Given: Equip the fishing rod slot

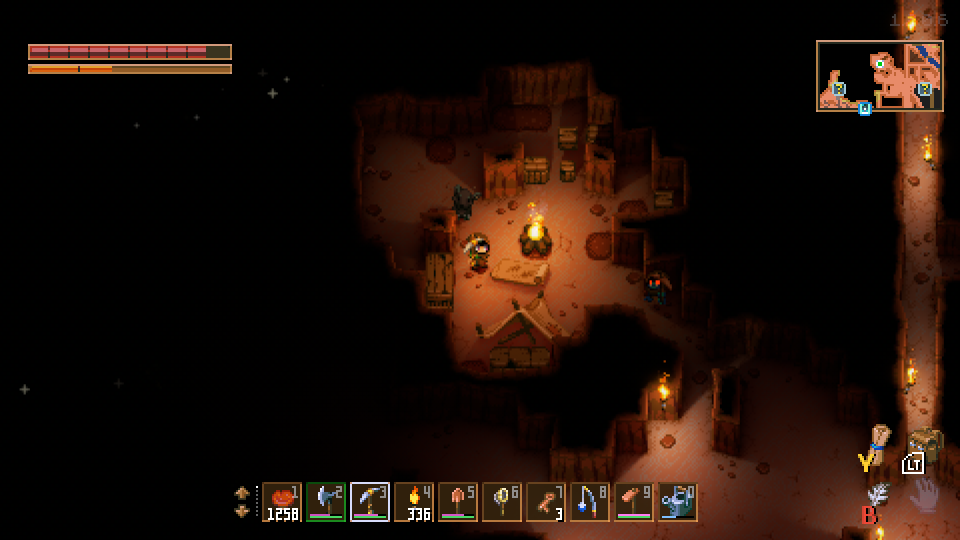Looking at the screenshot, I should pyautogui.click(x=590, y=502).
